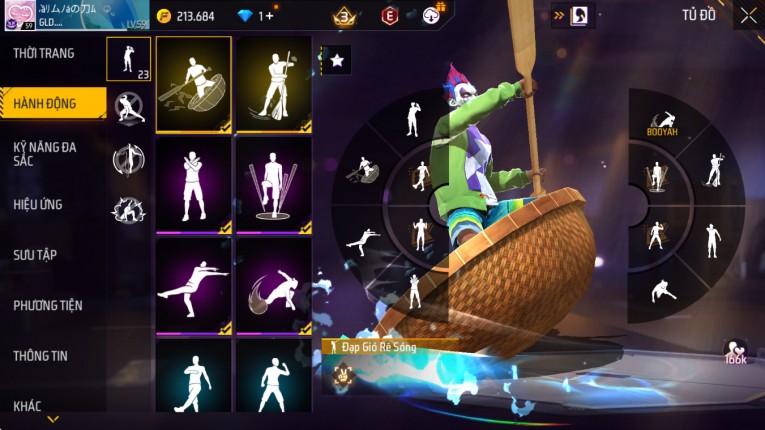
Task: Choose the KHÁC category
Action: click(28, 406)
